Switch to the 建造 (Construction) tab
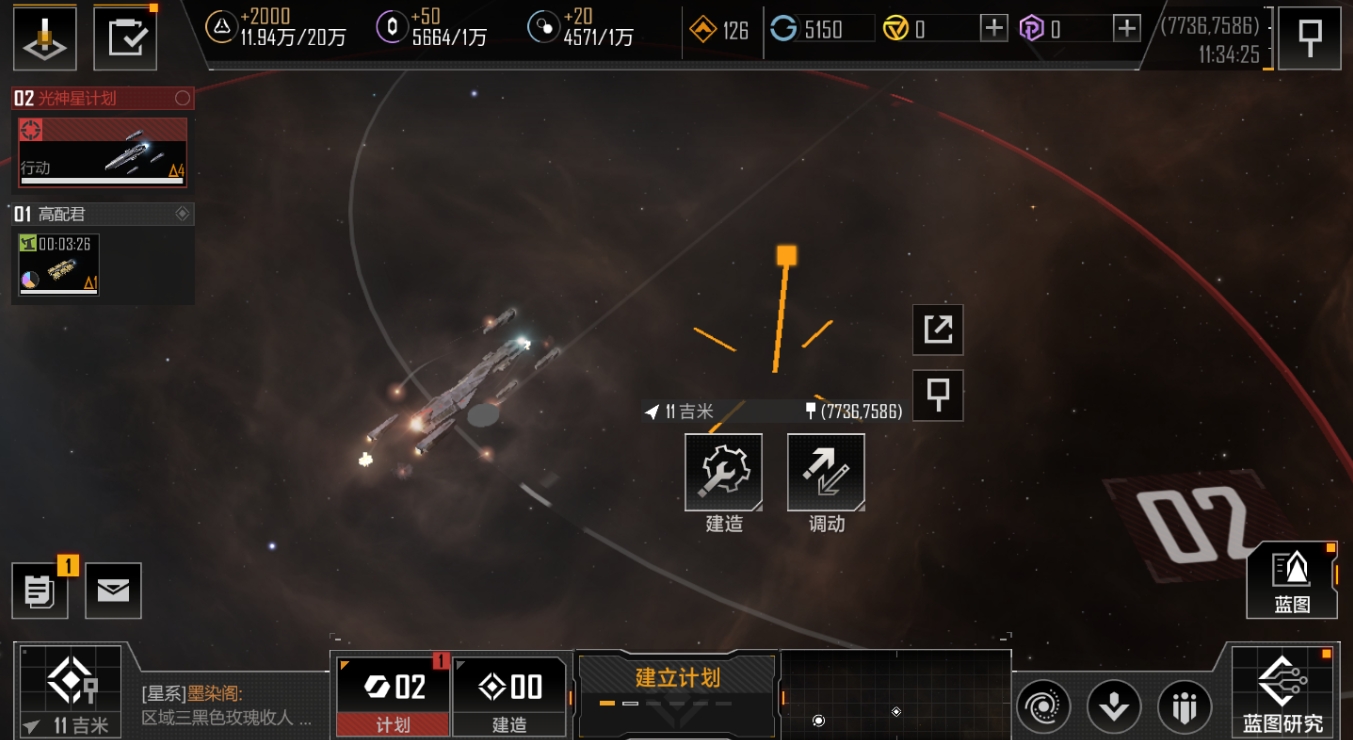 [510, 695]
